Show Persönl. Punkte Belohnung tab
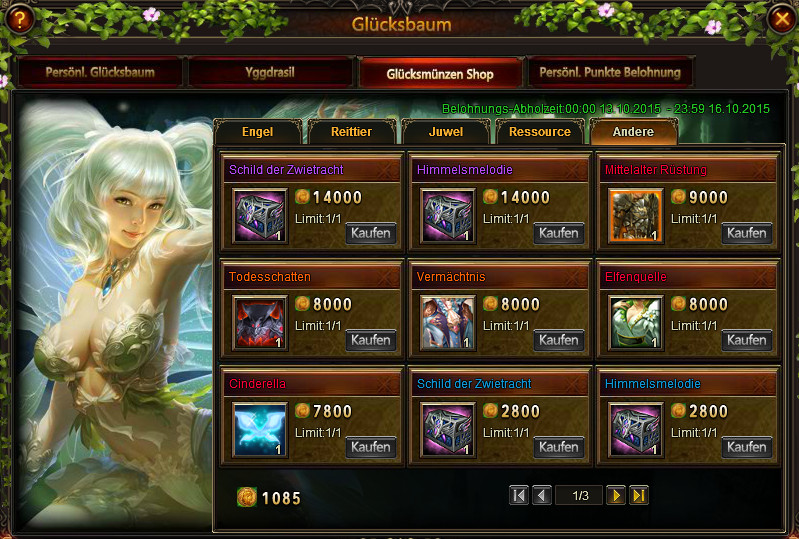 [x=610, y=73]
